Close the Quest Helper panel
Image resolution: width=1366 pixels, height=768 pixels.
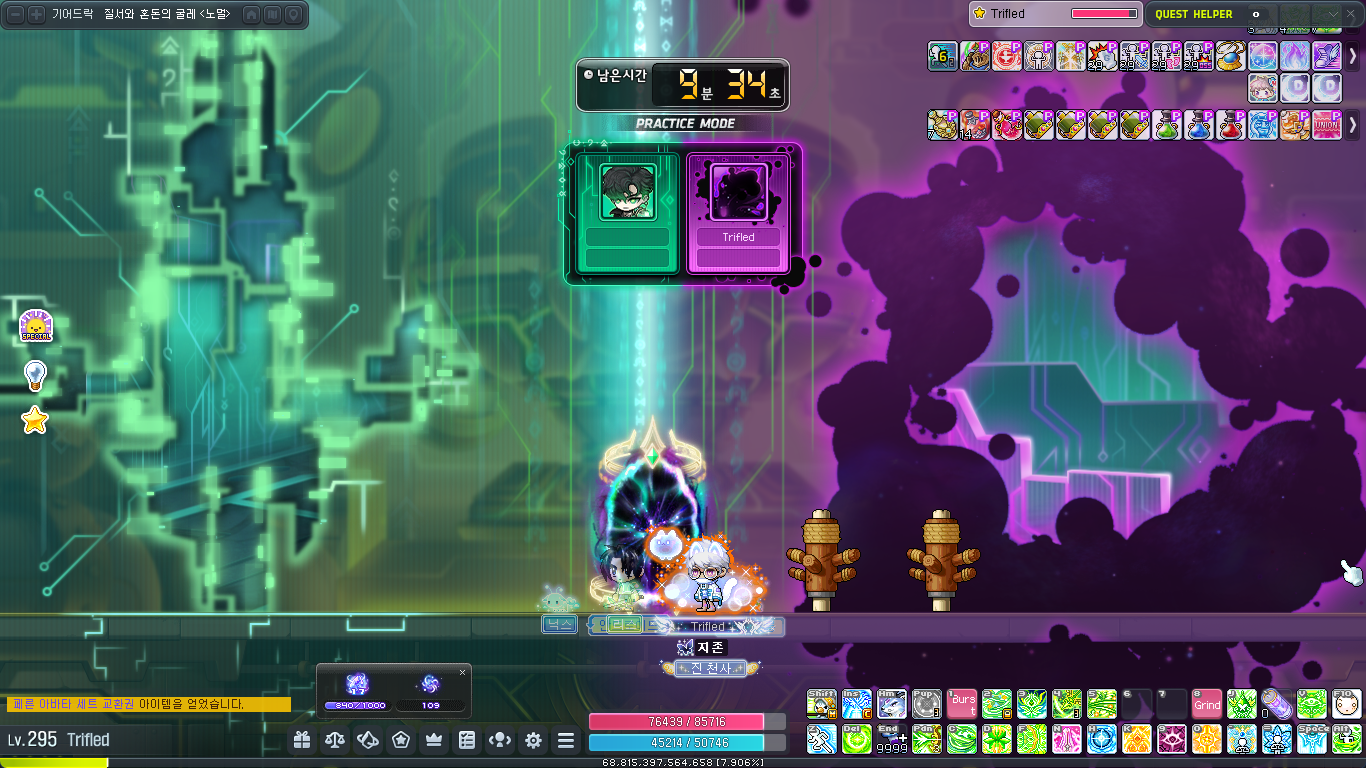coord(1352,14)
